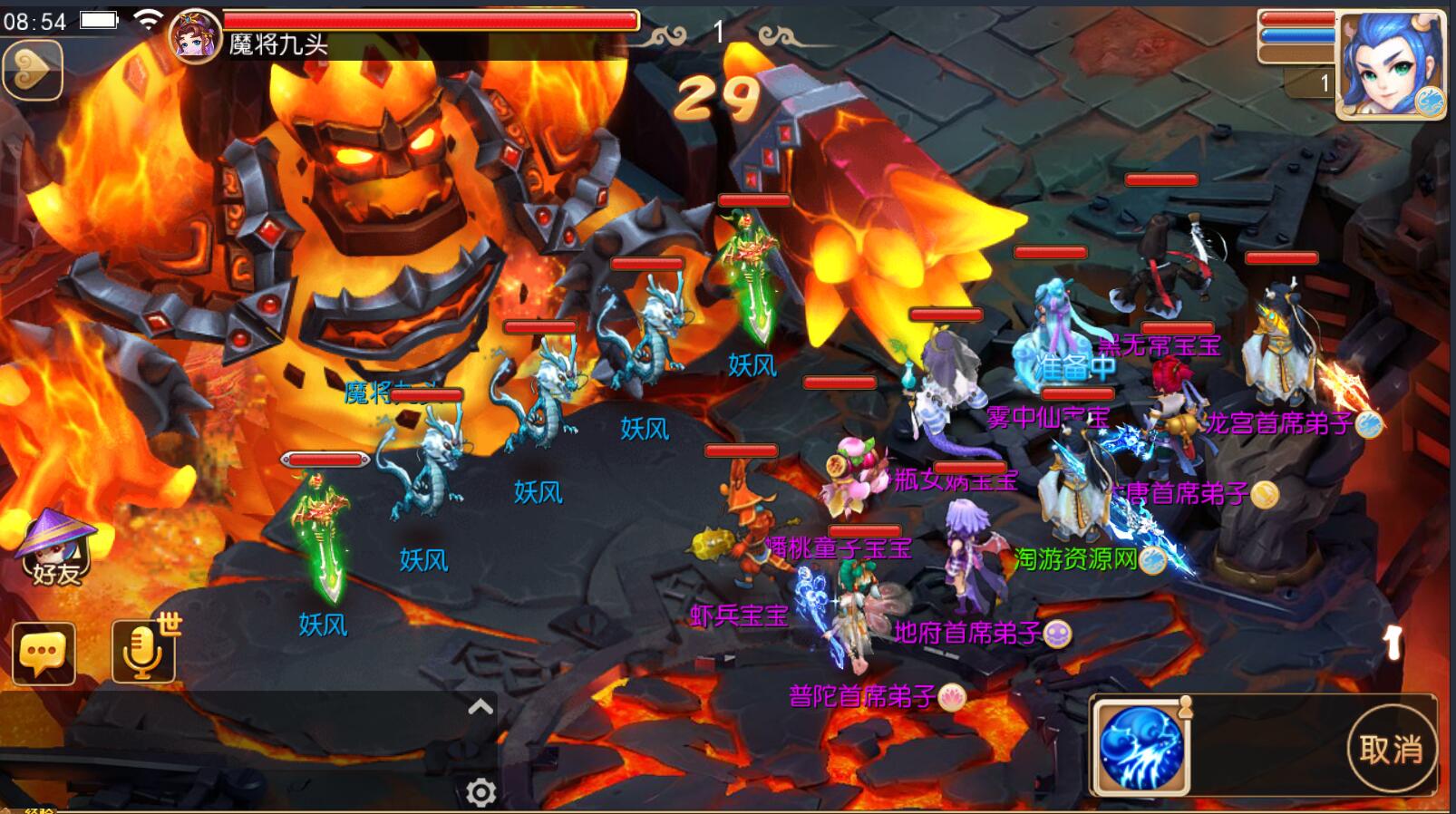Expand the chat panel with the up arrow
The height and width of the screenshot is (814, 1456).
(x=480, y=707)
